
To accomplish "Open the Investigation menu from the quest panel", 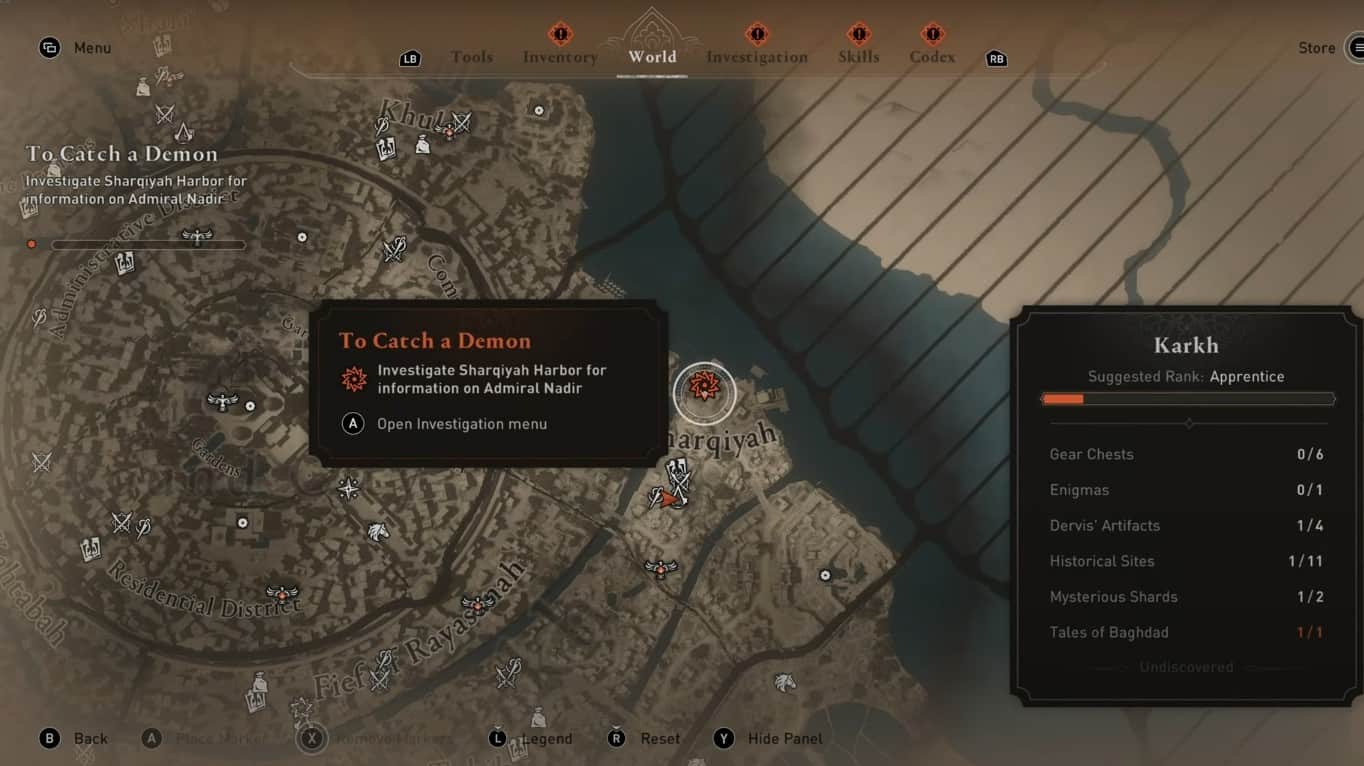I will tap(461, 424).
